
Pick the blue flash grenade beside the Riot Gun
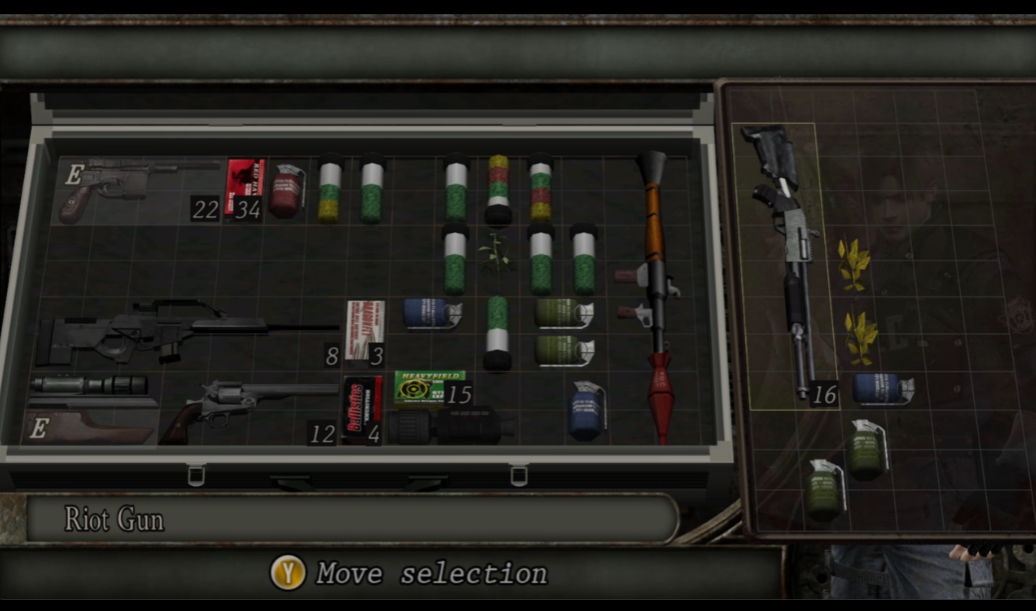pos(882,389)
